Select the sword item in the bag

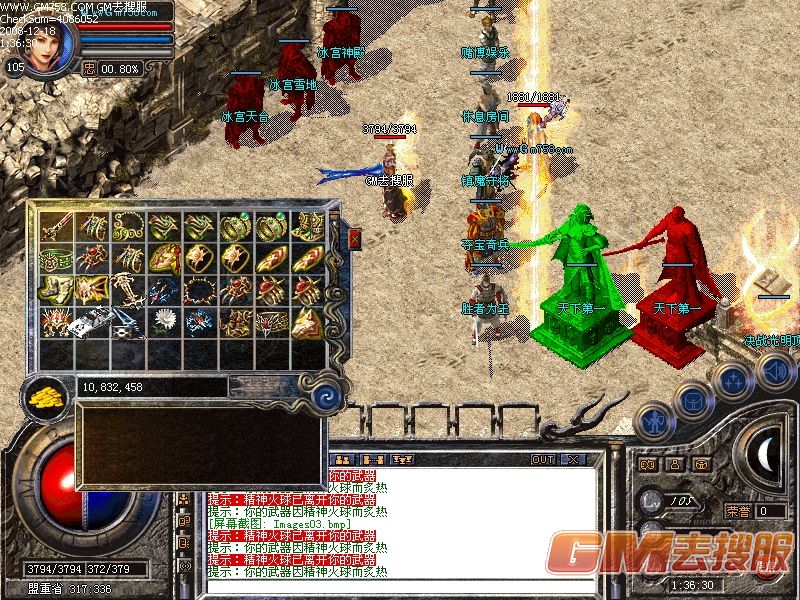point(56,226)
